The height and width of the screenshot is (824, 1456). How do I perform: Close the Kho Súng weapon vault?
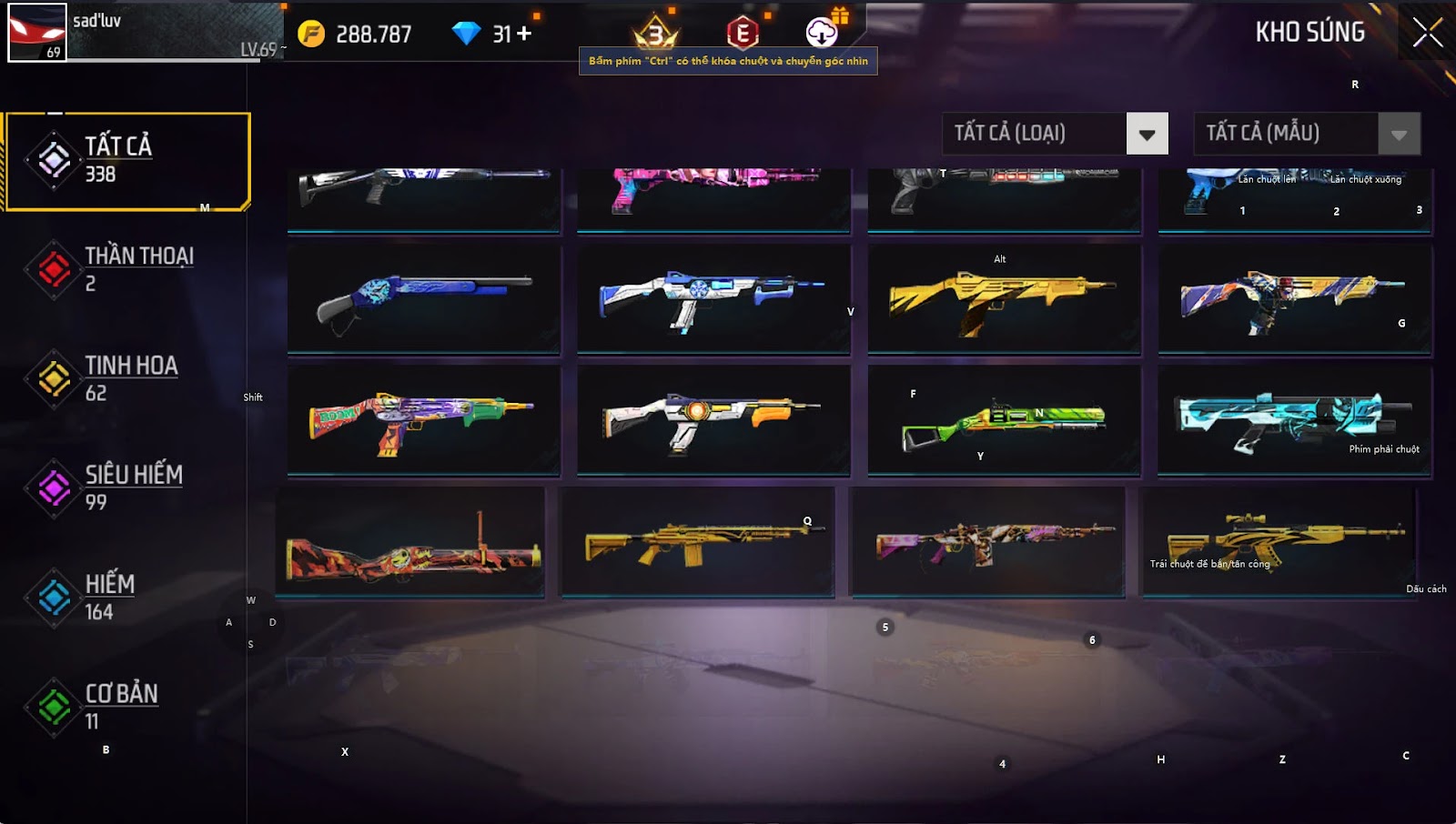(1427, 33)
